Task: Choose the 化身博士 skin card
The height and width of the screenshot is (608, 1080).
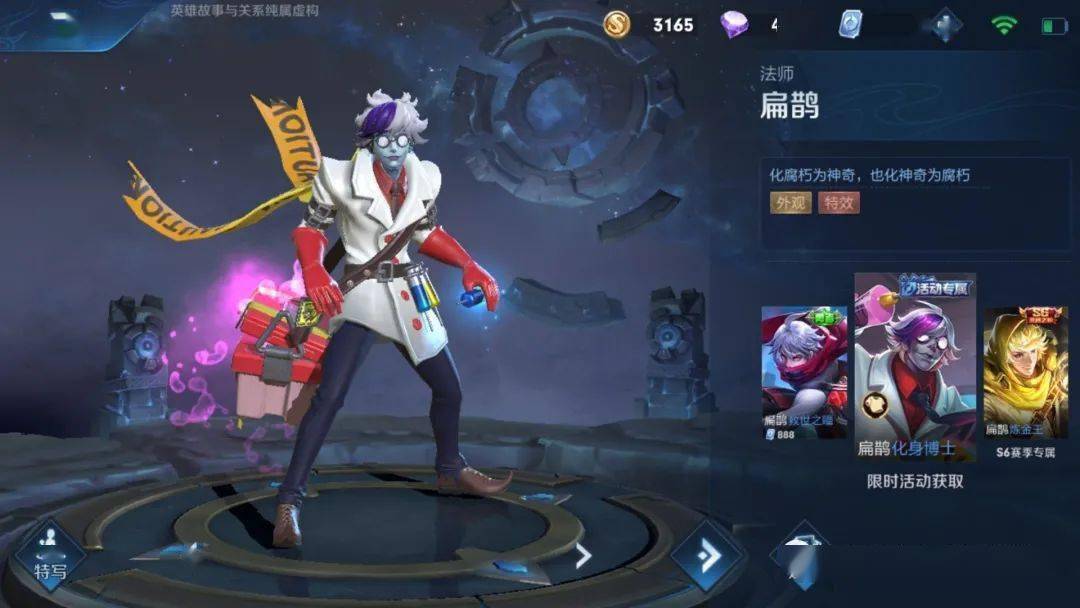Action: [915, 367]
